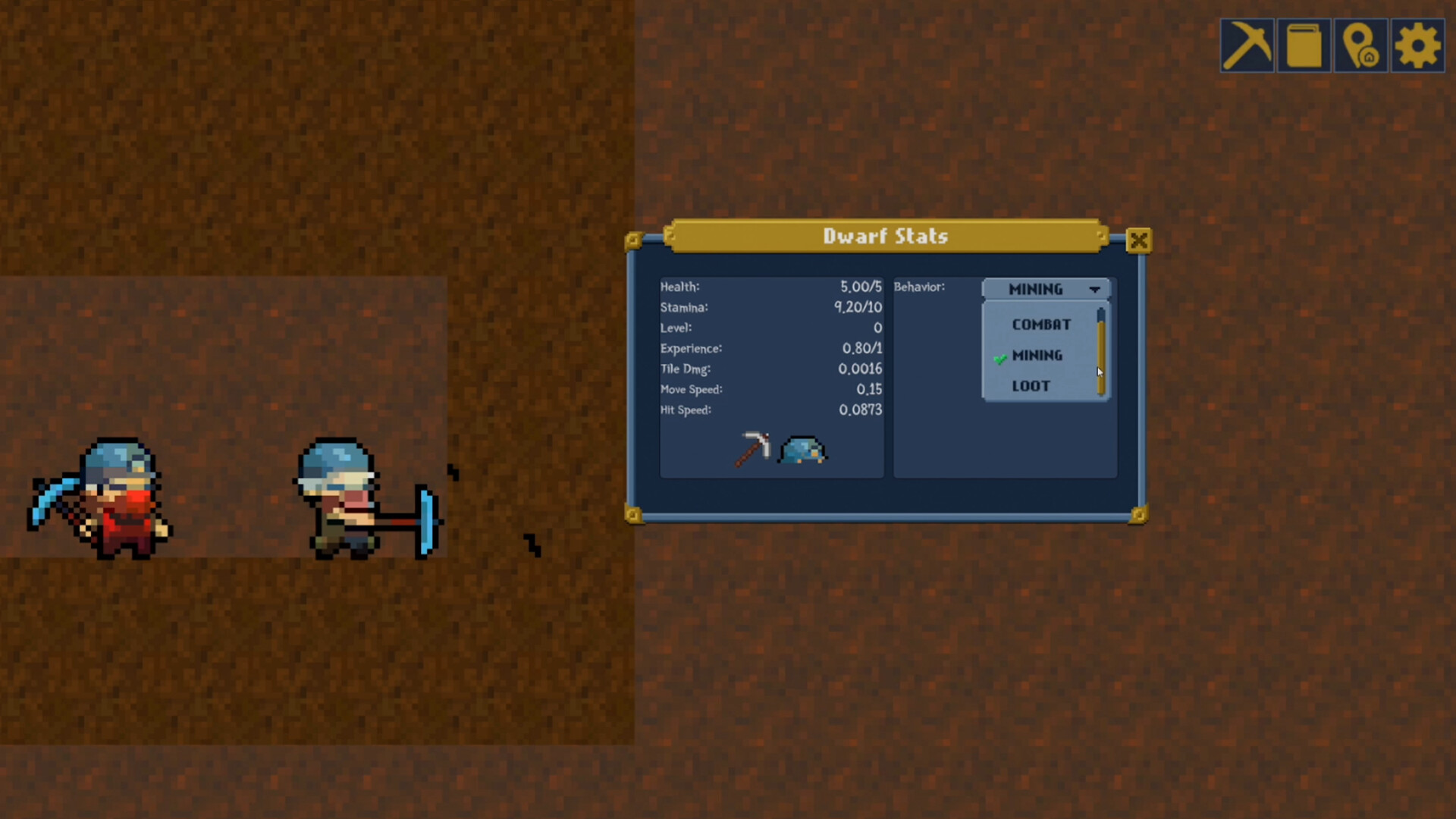Select the Behavior label in the stats panel
Screen dimensions: 1456x819
[x=920, y=287]
